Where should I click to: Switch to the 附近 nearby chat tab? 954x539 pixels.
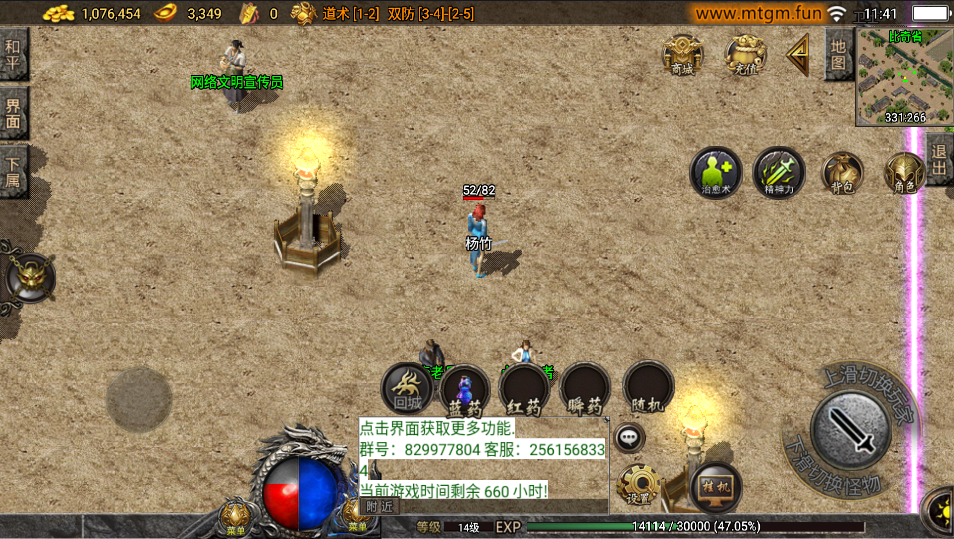[380, 506]
